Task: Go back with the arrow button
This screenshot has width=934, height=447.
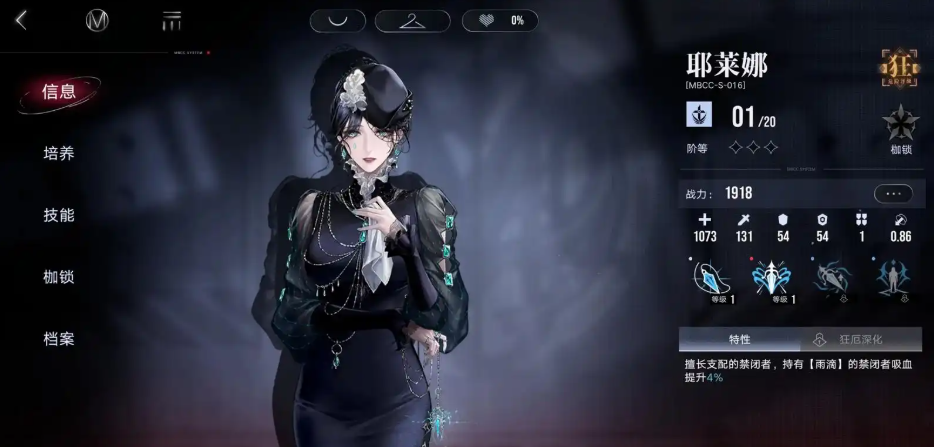Action: point(21,20)
